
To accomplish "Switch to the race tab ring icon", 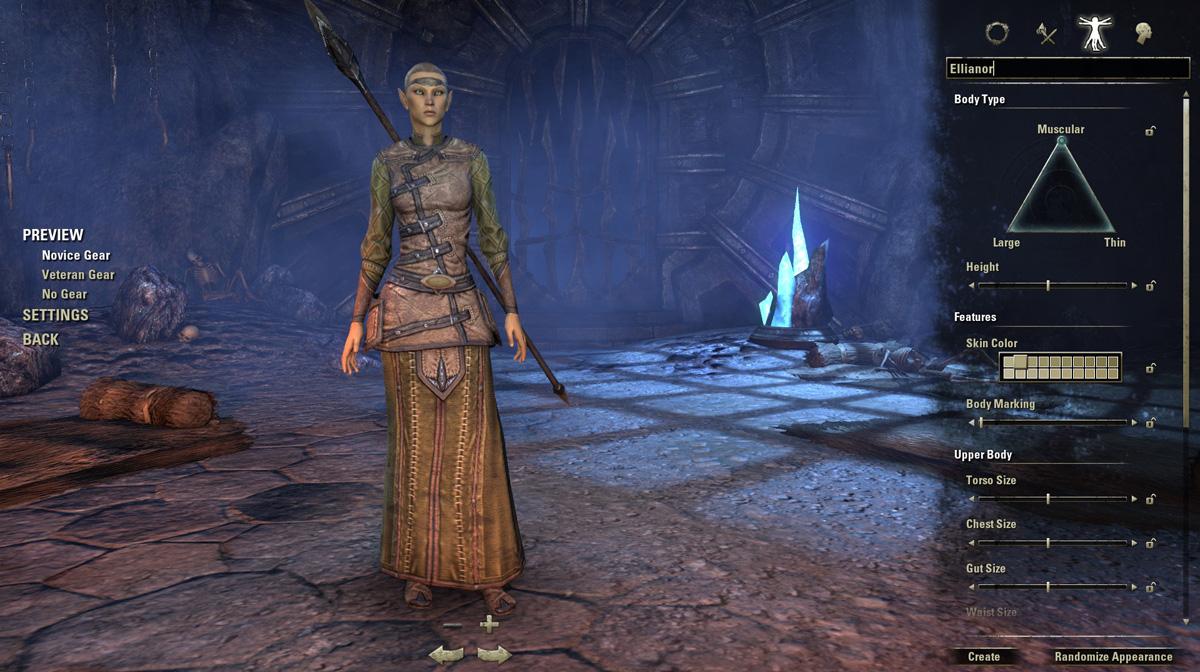I will (997, 33).
